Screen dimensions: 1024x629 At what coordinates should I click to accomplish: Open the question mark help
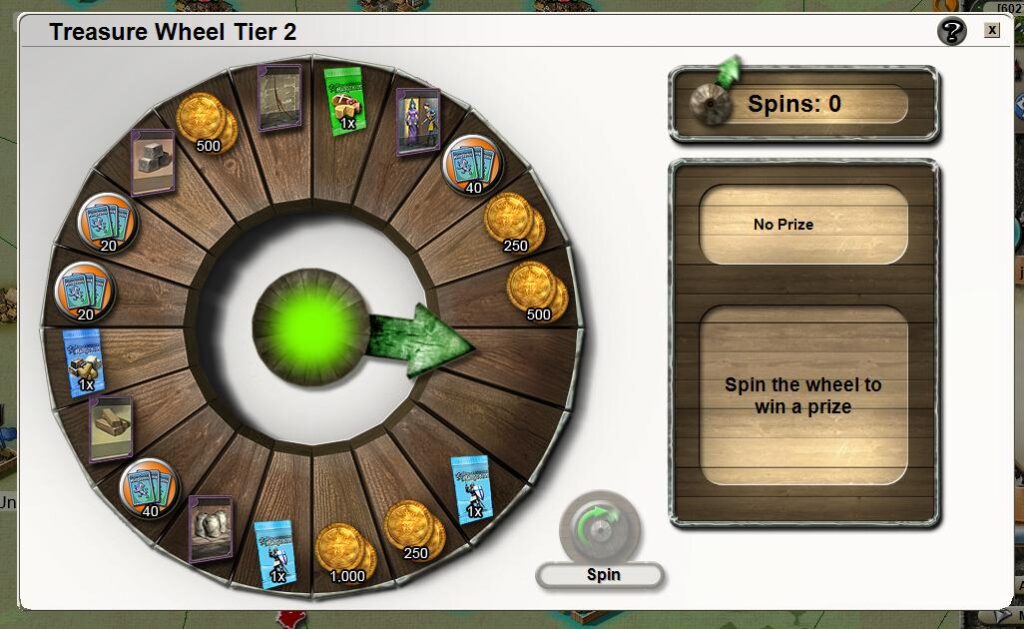[952, 32]
